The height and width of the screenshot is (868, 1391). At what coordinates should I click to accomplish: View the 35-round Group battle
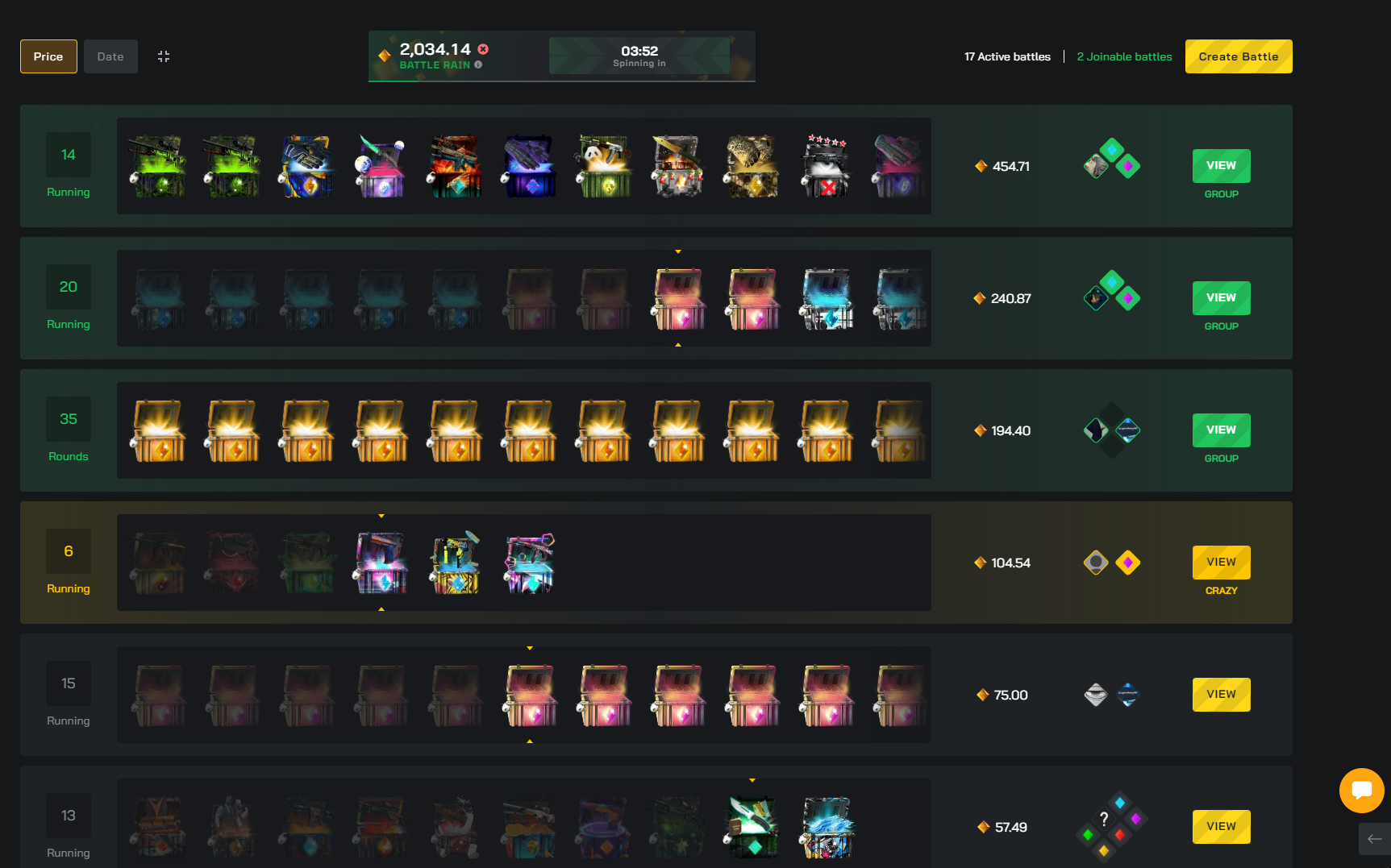pyautogui.click(x=1221, y=430)
